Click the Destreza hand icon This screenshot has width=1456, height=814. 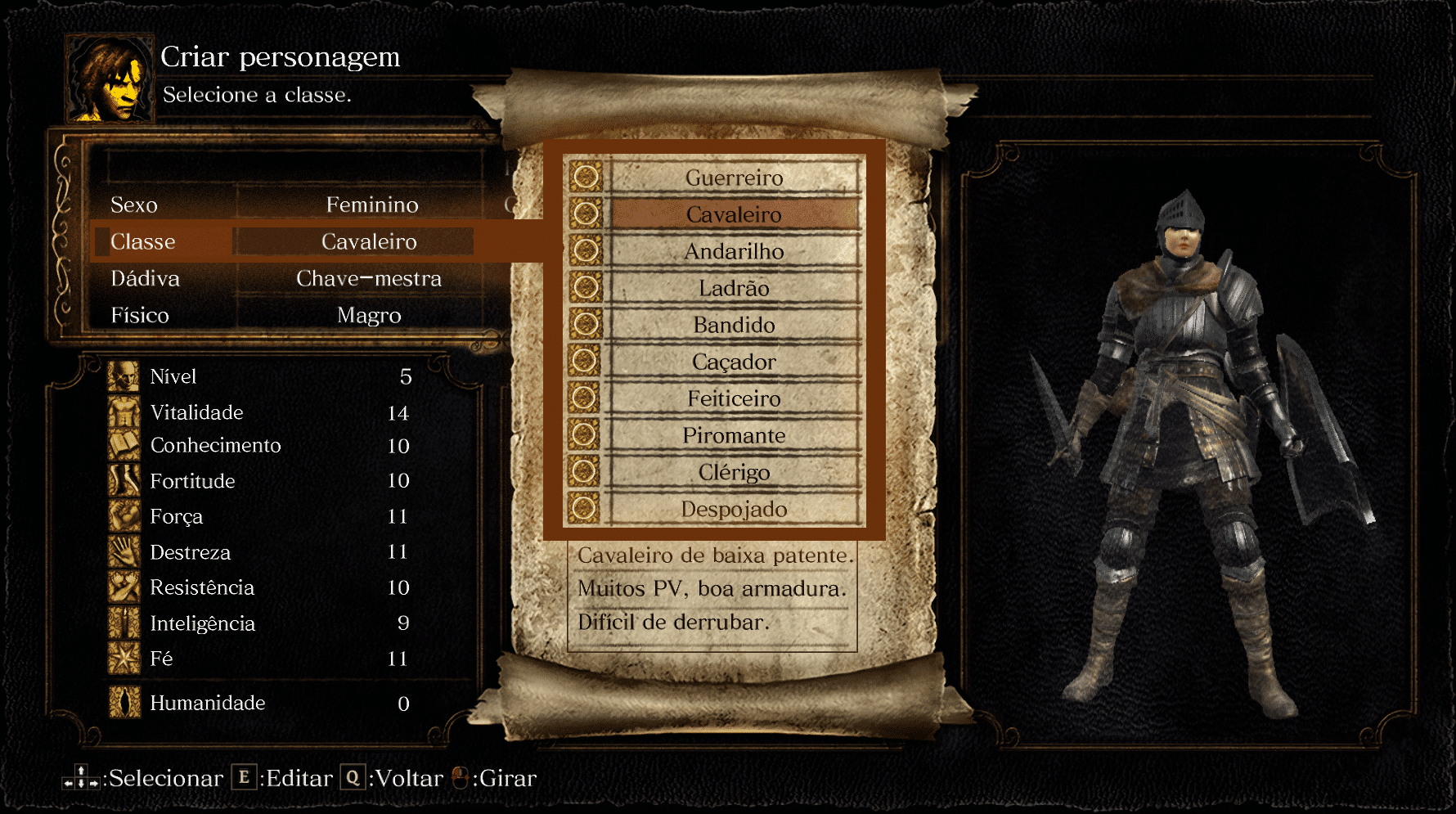point(124,552)
